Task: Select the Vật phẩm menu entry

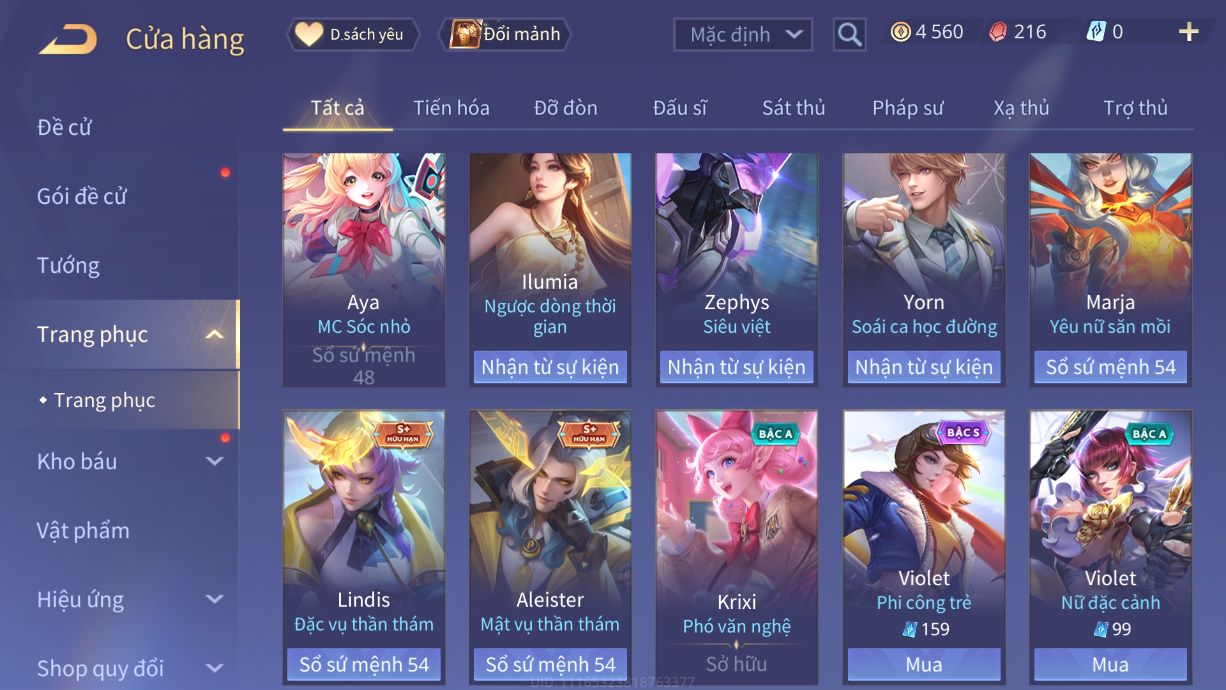Action: pos(83,530)
